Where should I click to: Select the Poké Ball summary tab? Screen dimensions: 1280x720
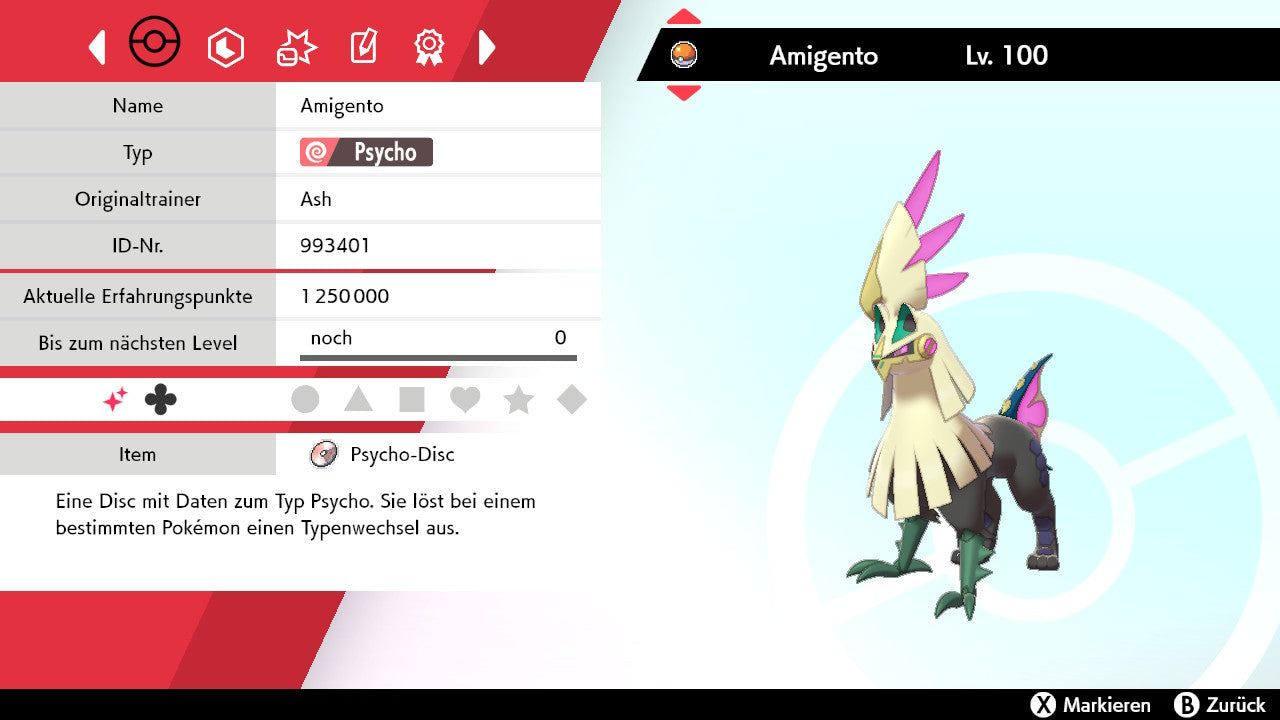tap(155, 44)
